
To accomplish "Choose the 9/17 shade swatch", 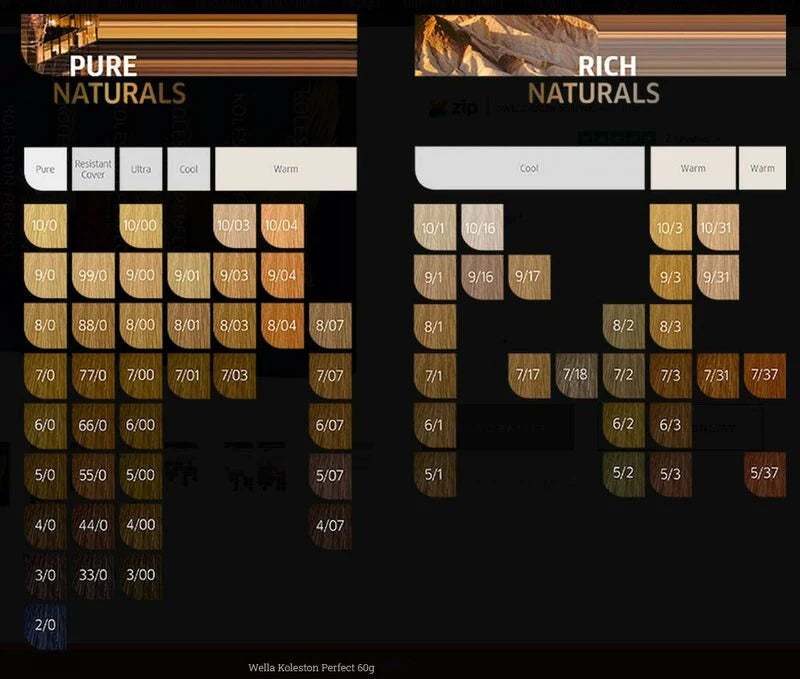I will pos(529,277).
